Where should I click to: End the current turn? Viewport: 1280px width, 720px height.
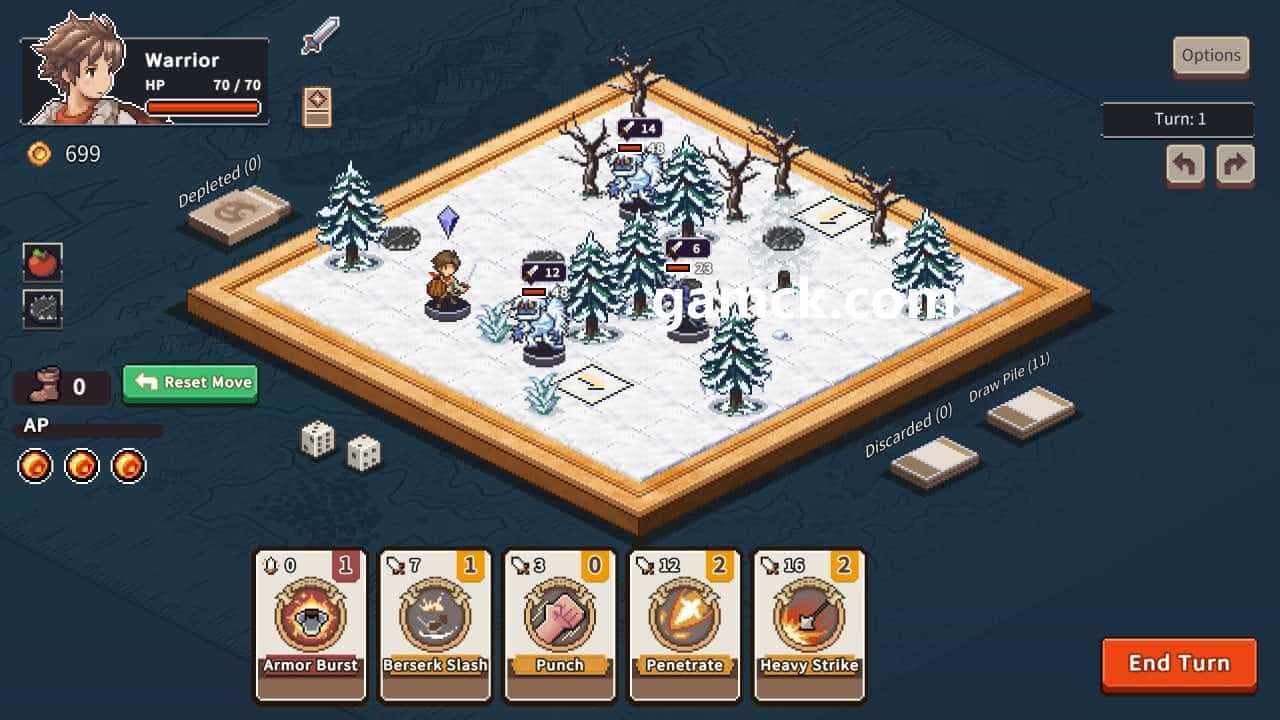click(1178, 664)
